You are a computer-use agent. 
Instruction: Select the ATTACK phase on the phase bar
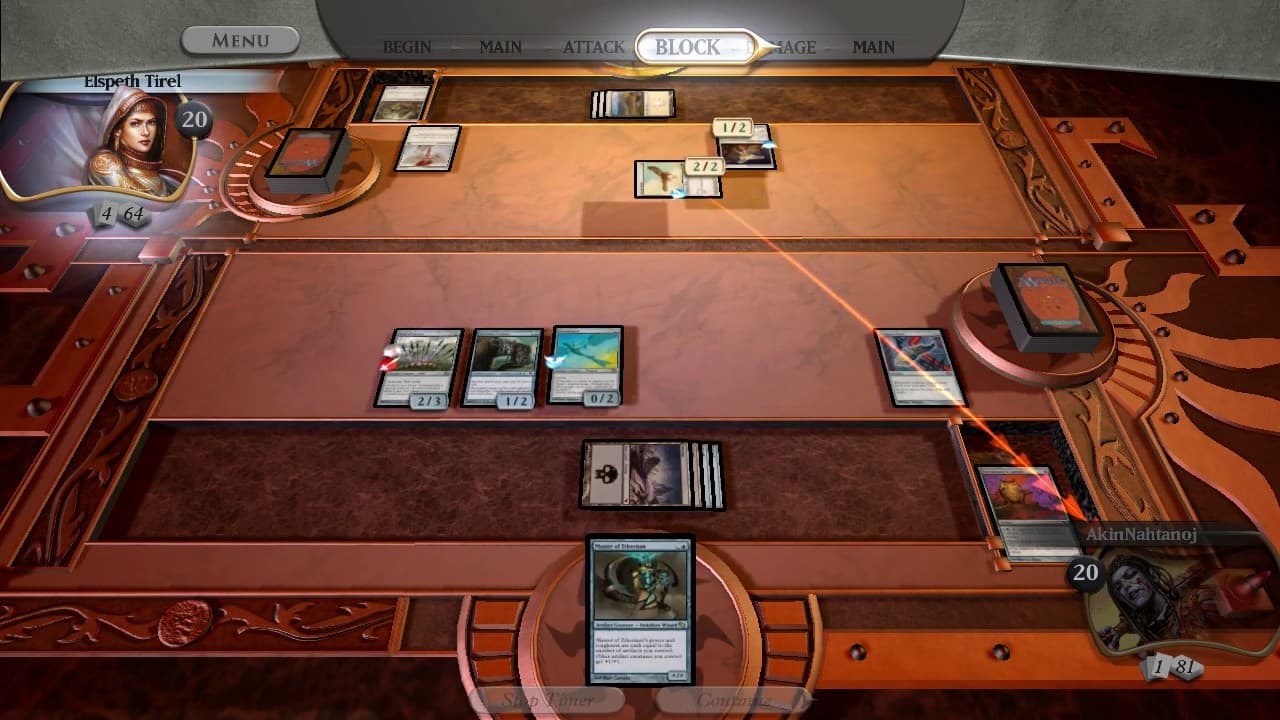pyautogui.click(x=594, y=46)
